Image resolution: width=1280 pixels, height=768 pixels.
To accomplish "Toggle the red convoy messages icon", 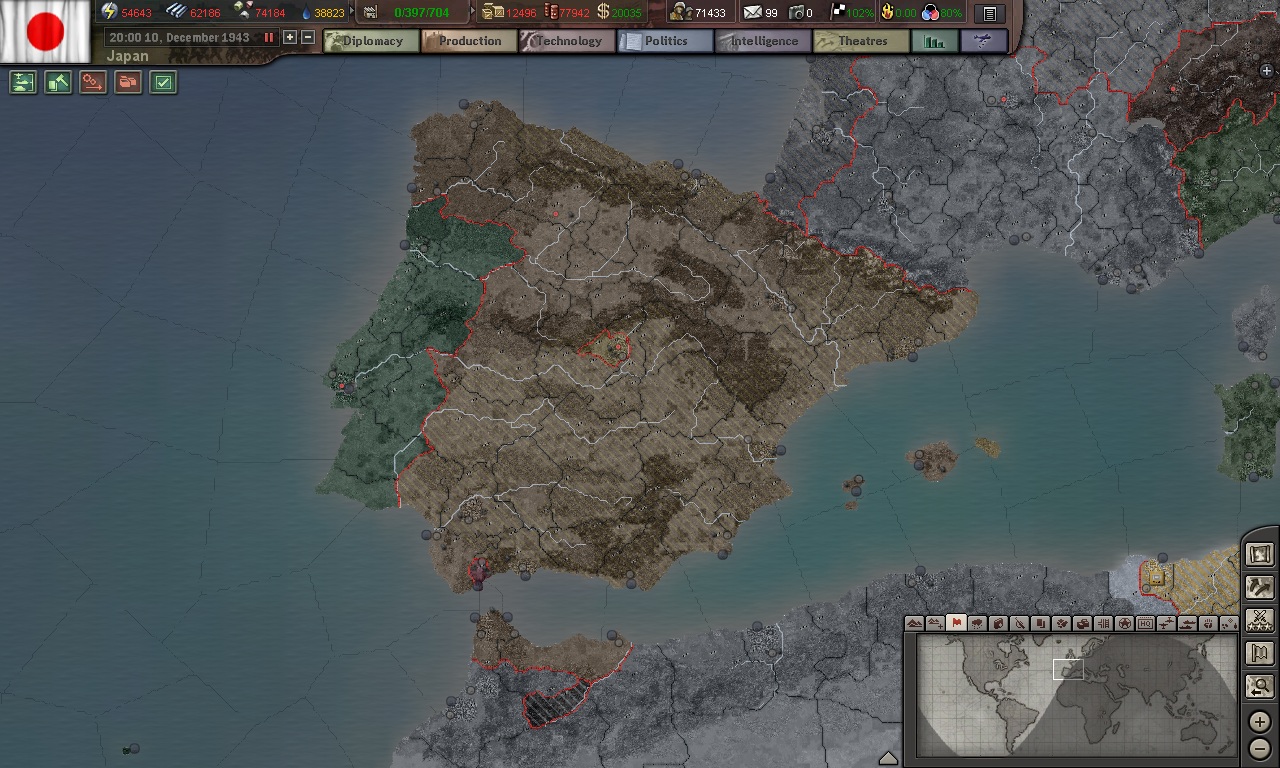I will pyautogui.click(x=128, y=82).
